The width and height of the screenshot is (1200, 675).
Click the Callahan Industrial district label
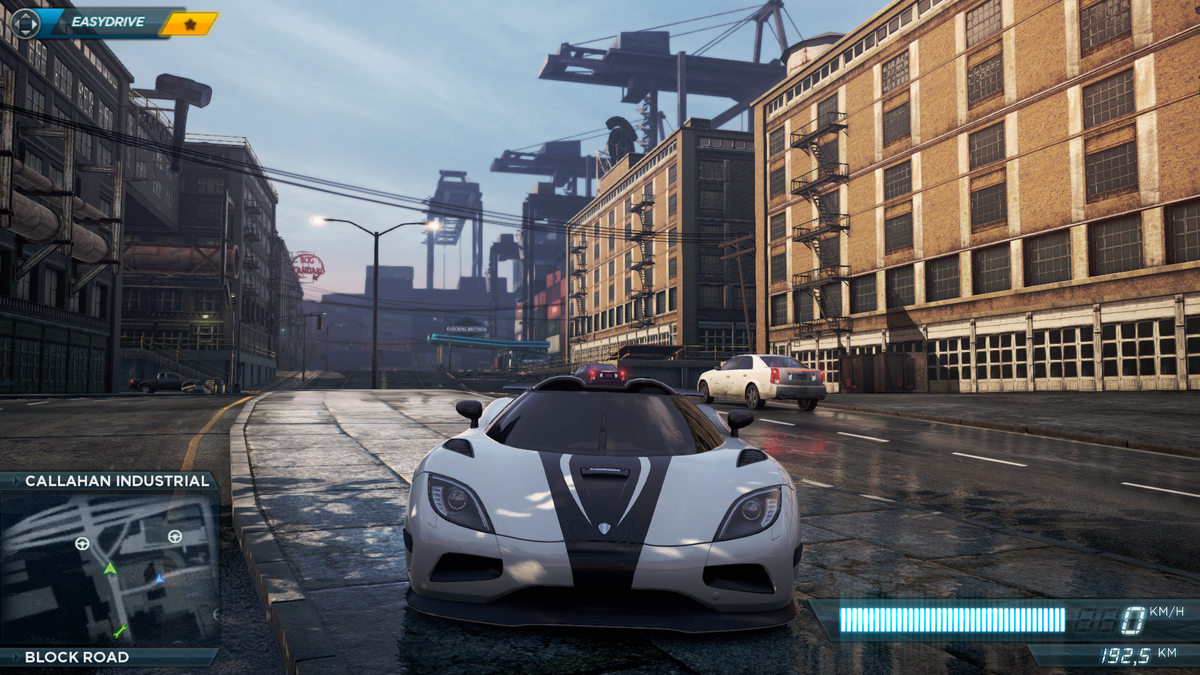pos(117,481)
